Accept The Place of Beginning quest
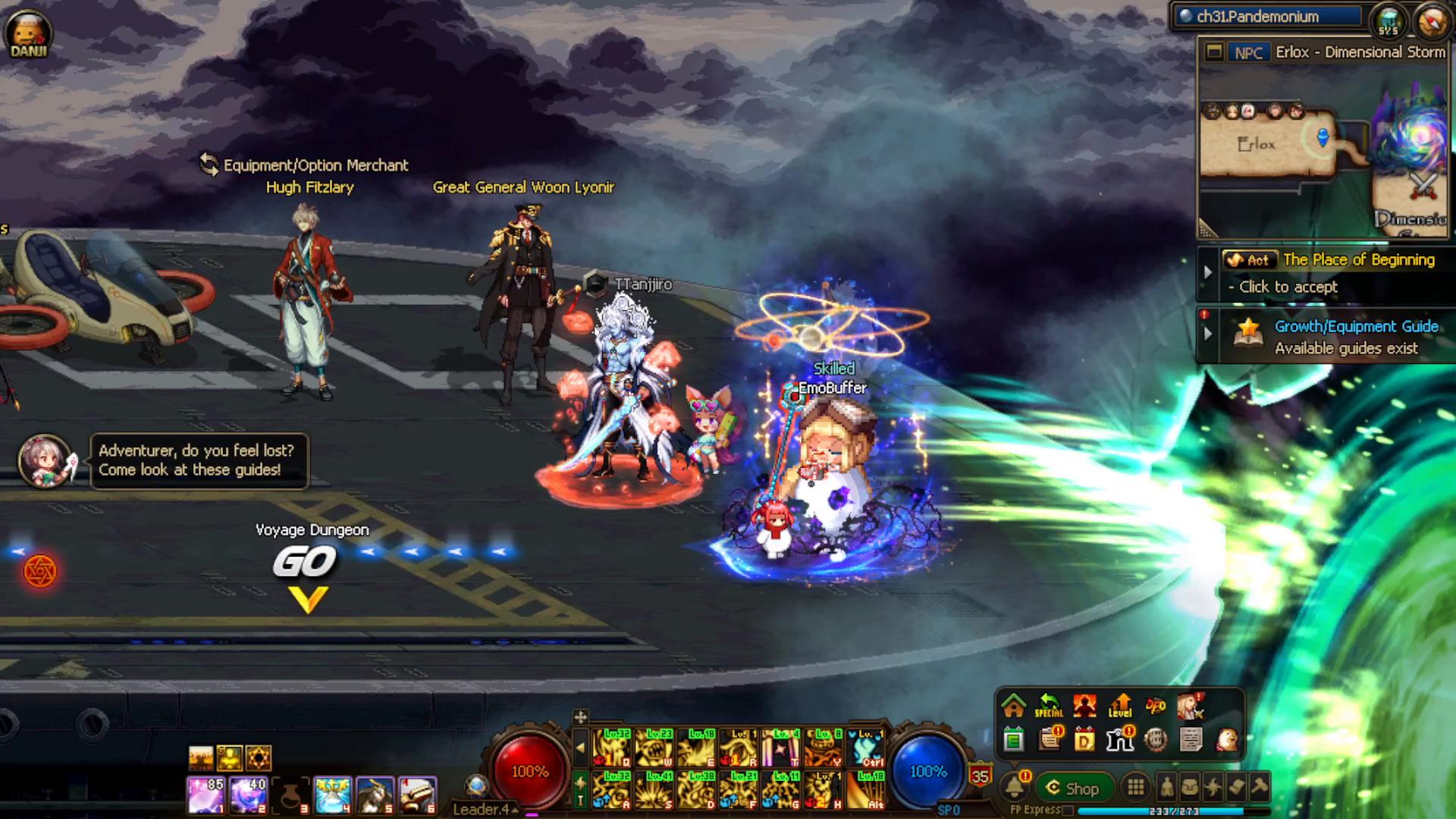Image resolution: width=1456 pixels, height=819 pixels. (x=1288, y=287)
